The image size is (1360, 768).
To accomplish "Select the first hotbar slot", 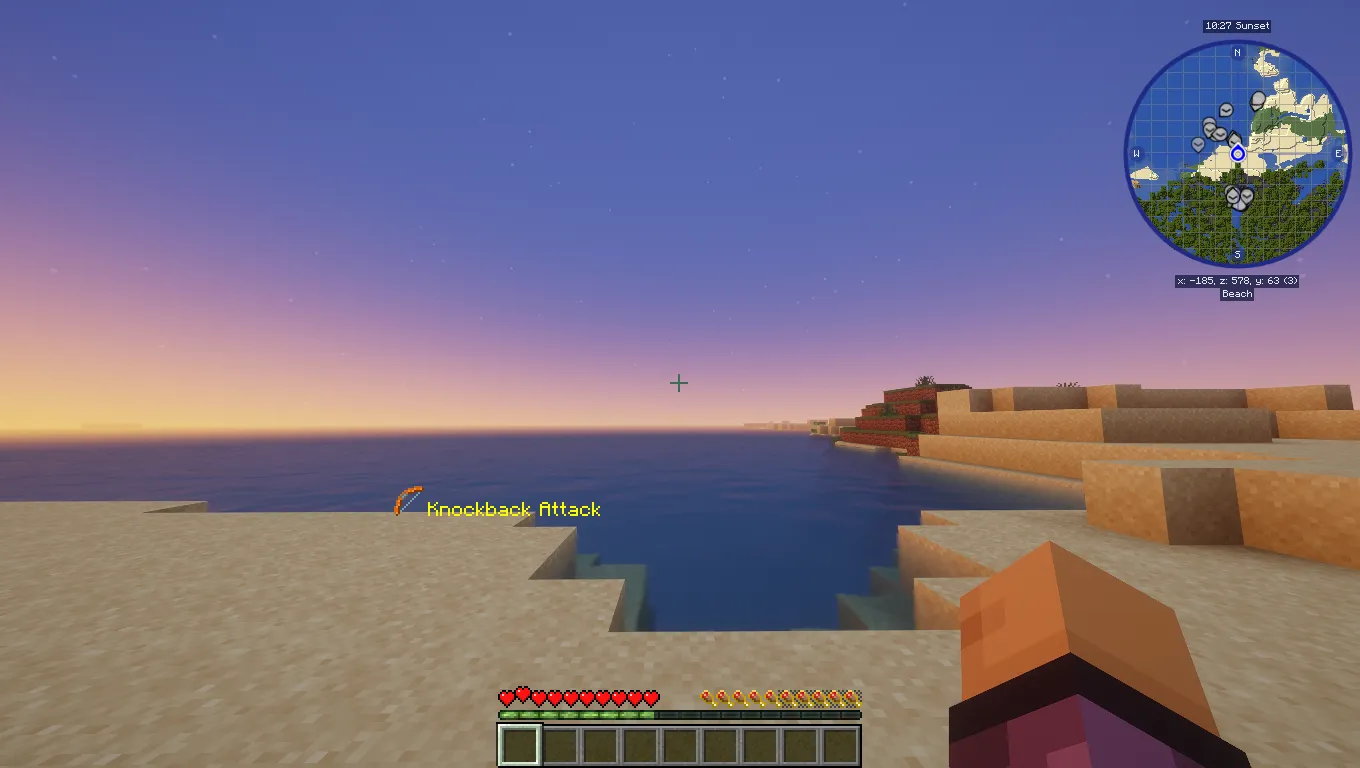I will [x=519, y=743].
